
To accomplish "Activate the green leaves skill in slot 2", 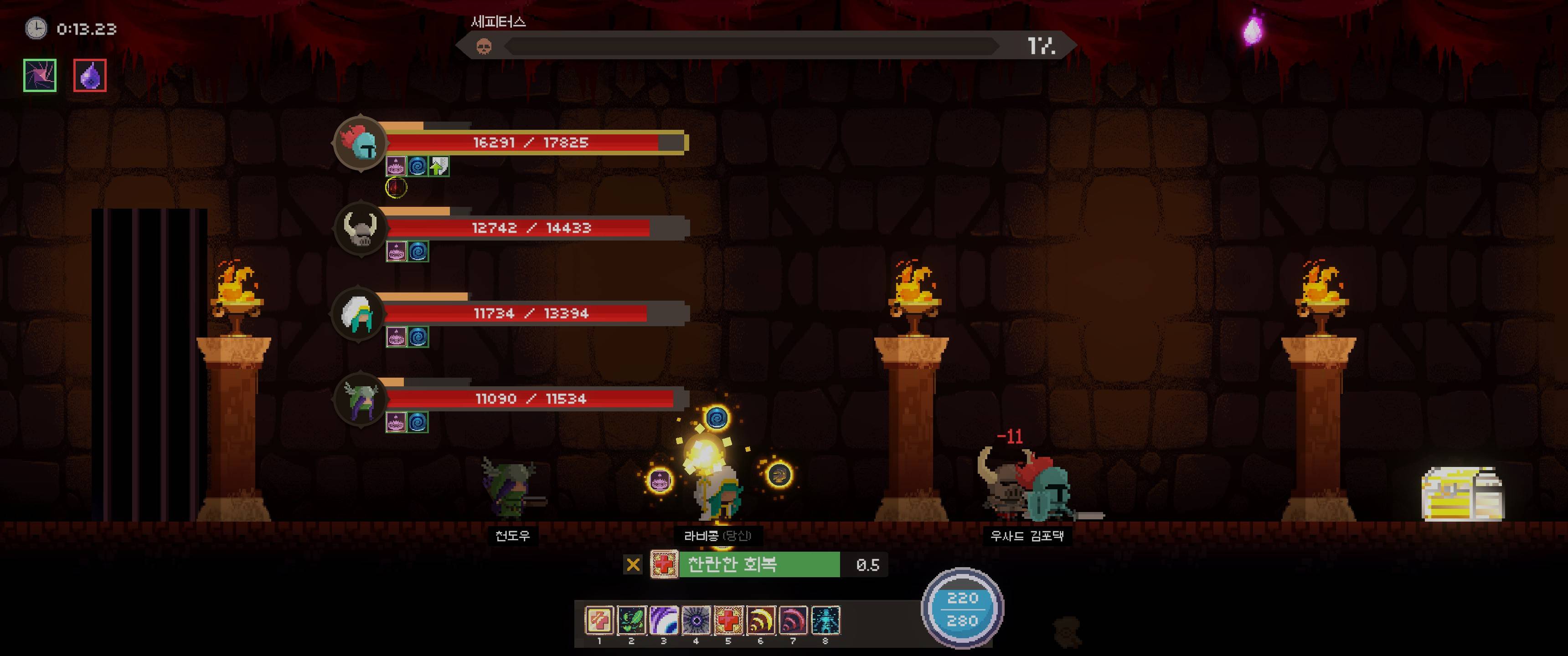I will [631, 620].
